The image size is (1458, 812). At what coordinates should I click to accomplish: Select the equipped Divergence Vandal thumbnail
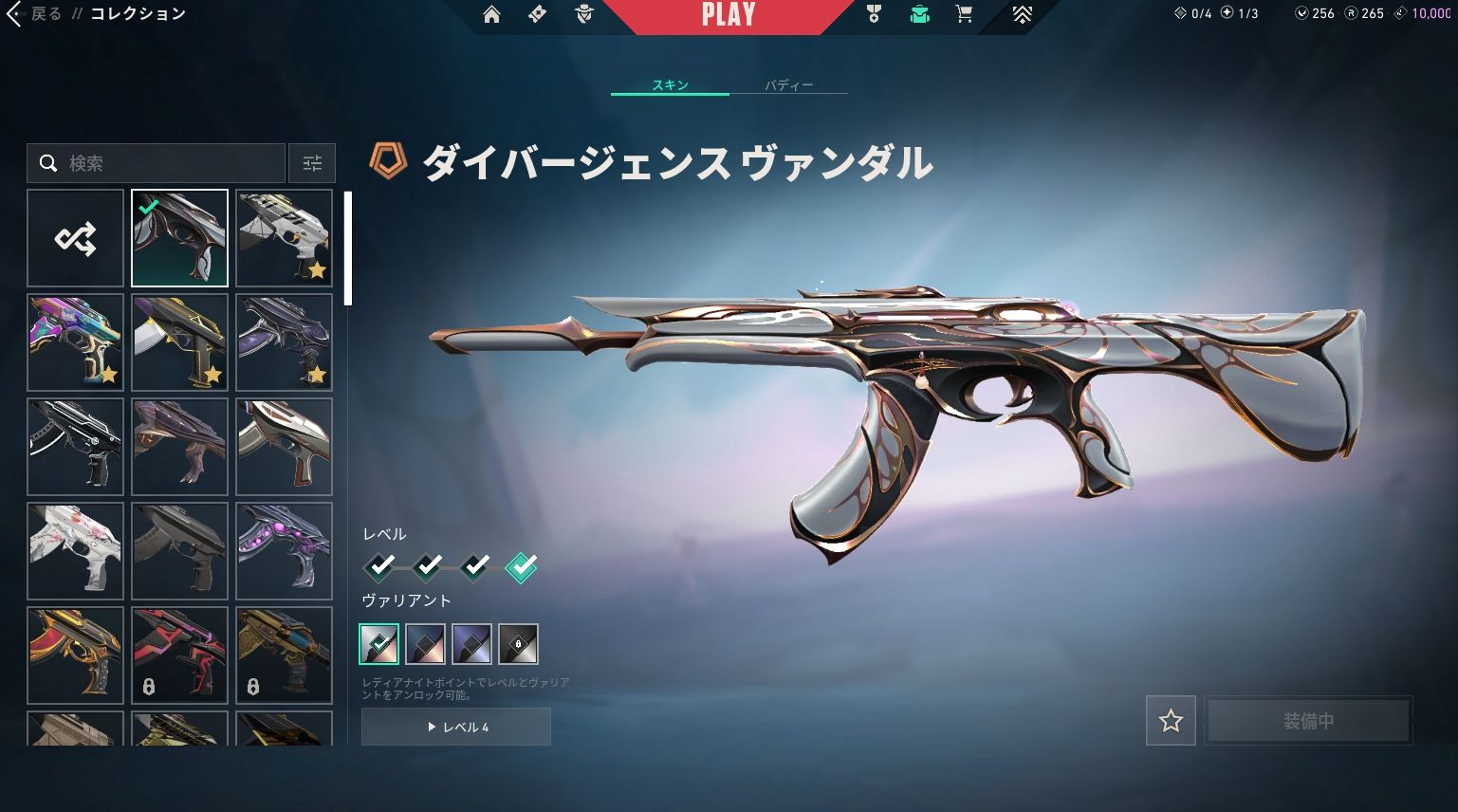(179, 238)
